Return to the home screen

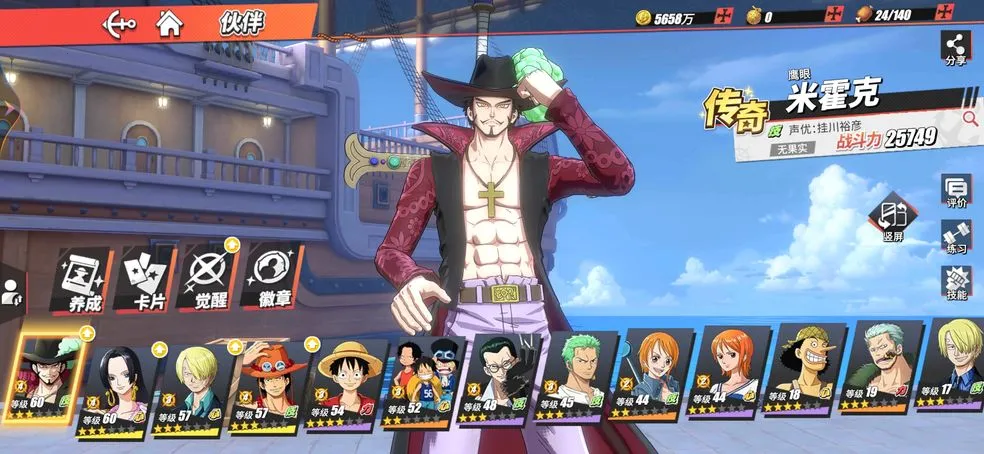point(170,24)
